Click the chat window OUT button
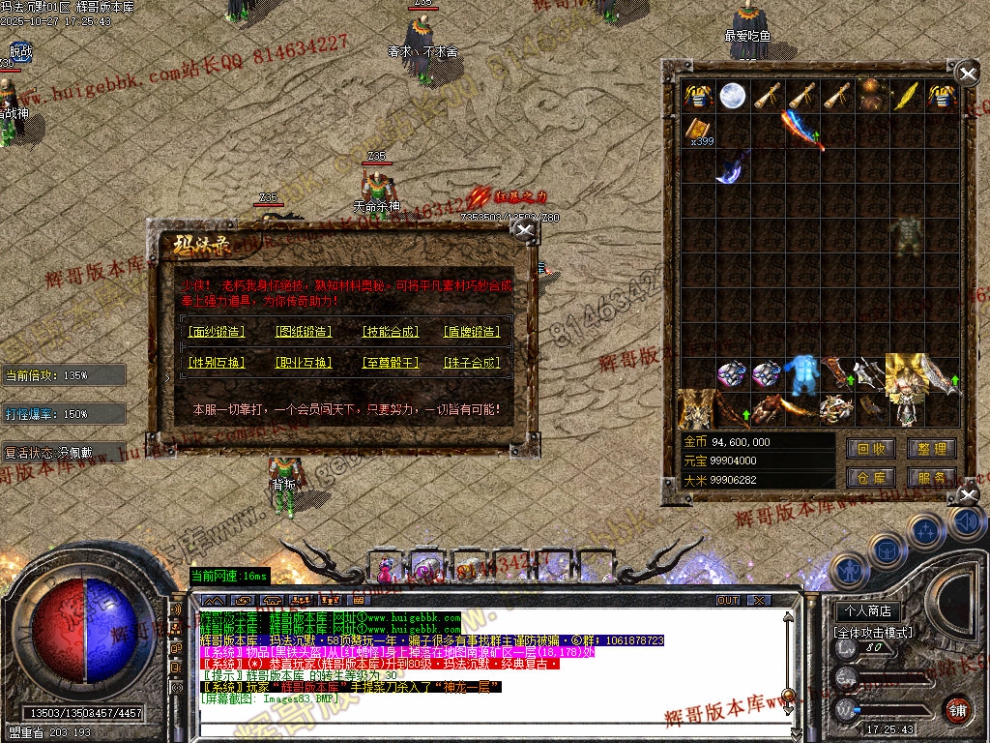 (x=728, y=600)
